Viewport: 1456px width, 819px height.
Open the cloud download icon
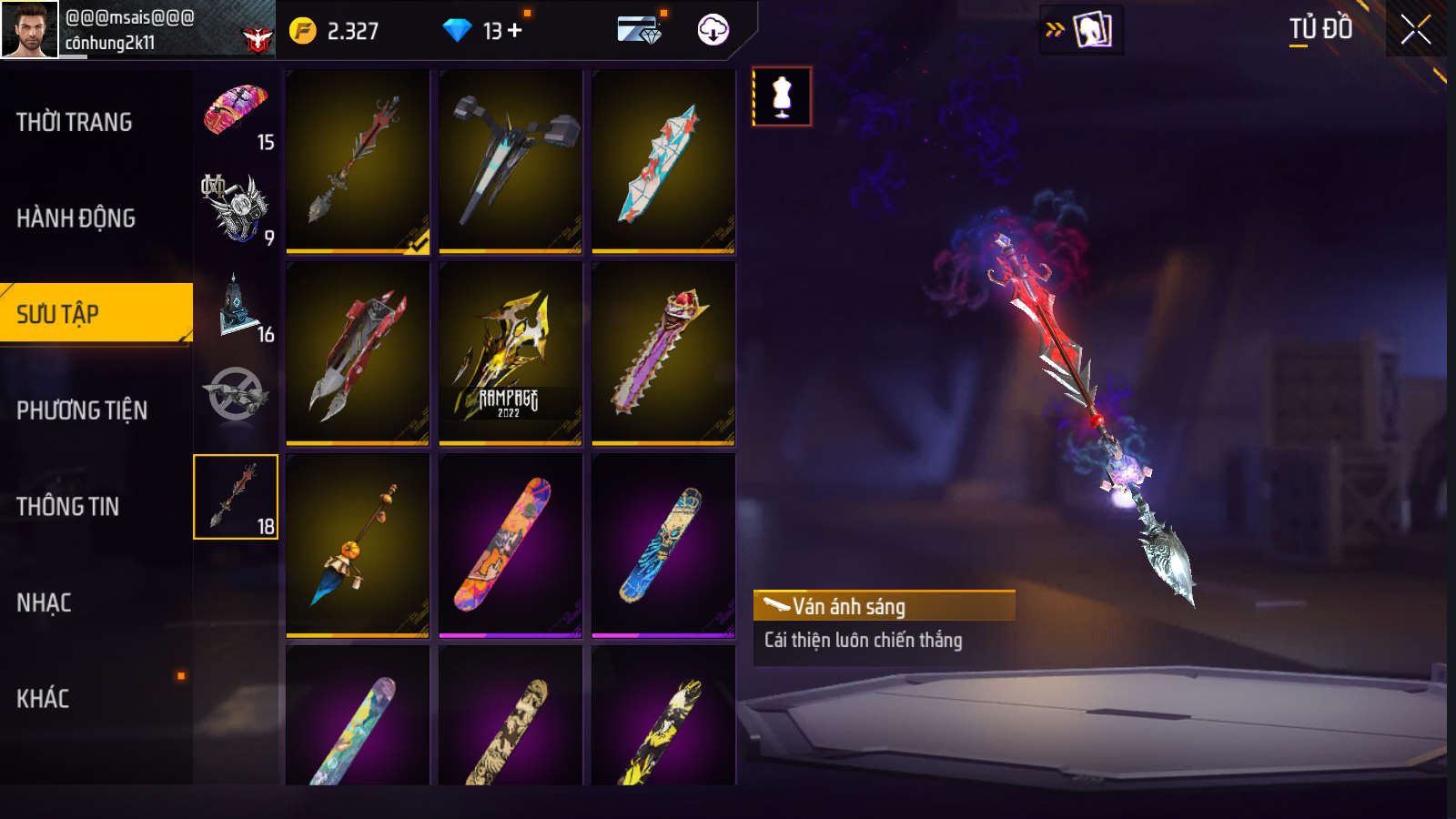pyautogui.click(x=713, y=30)
